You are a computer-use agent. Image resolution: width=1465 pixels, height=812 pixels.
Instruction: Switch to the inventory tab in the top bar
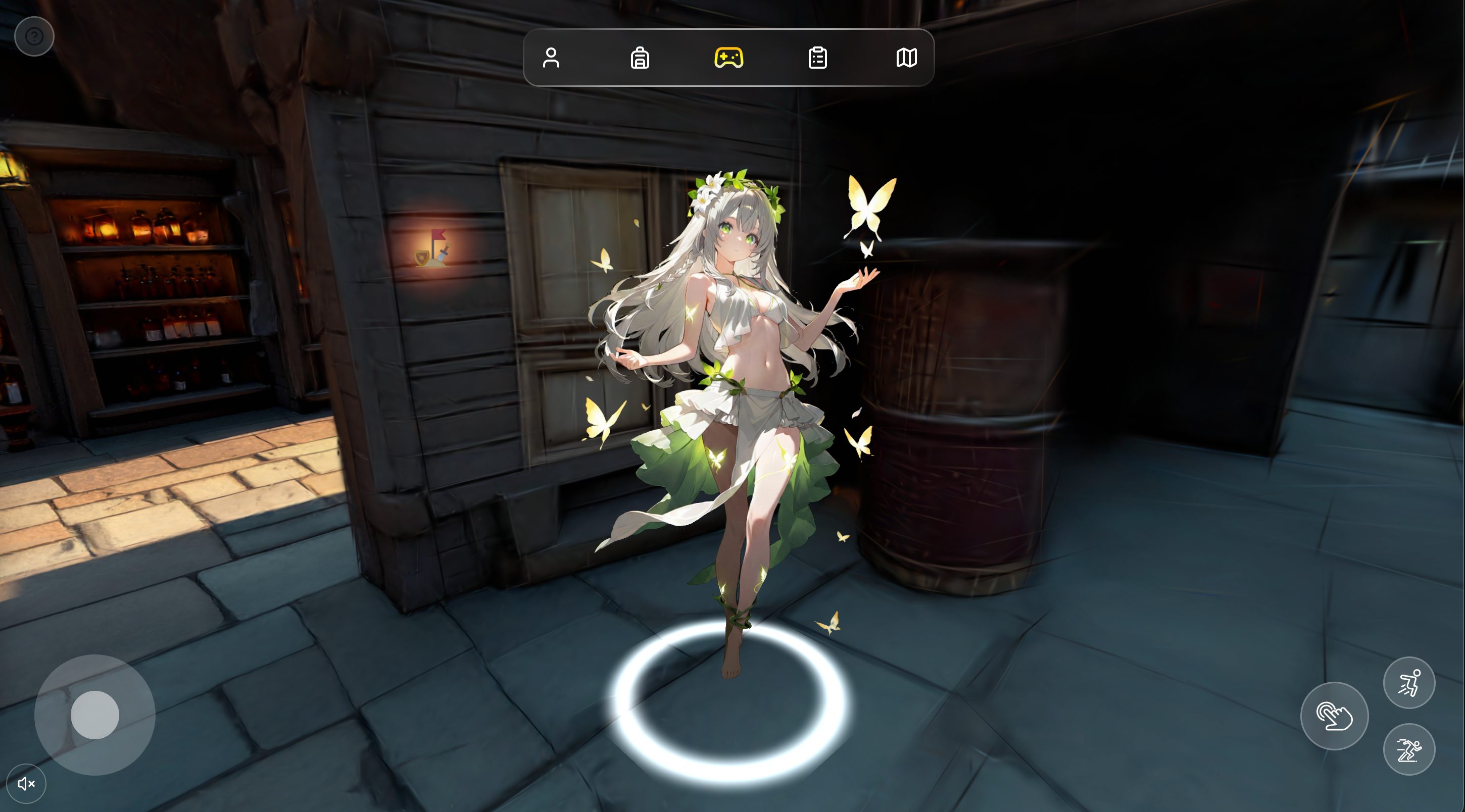click(640, 59)
